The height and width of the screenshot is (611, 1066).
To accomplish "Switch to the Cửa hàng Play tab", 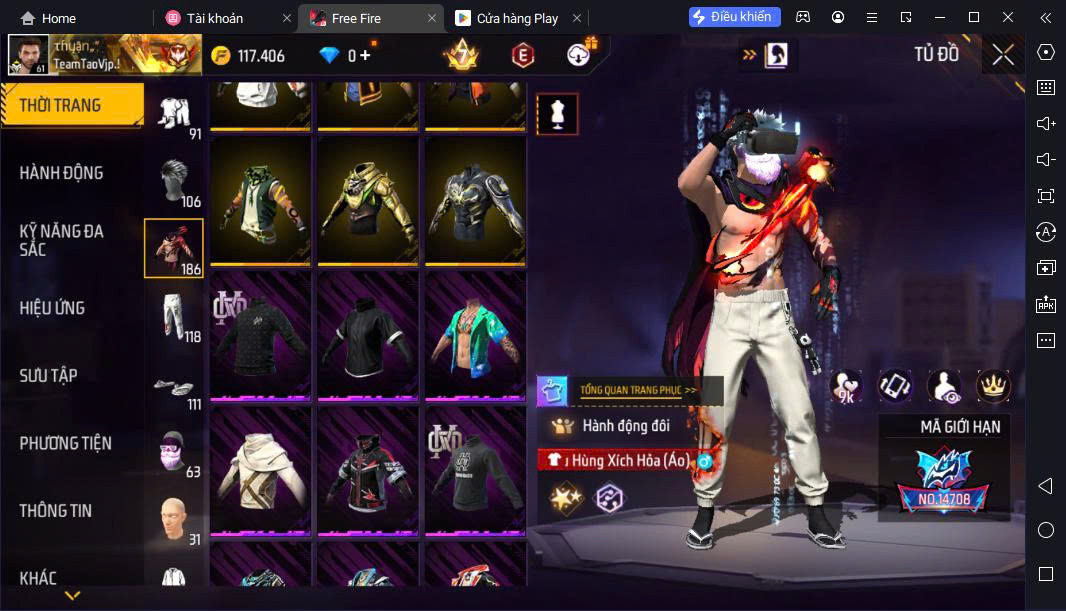I will pos(517,18).
